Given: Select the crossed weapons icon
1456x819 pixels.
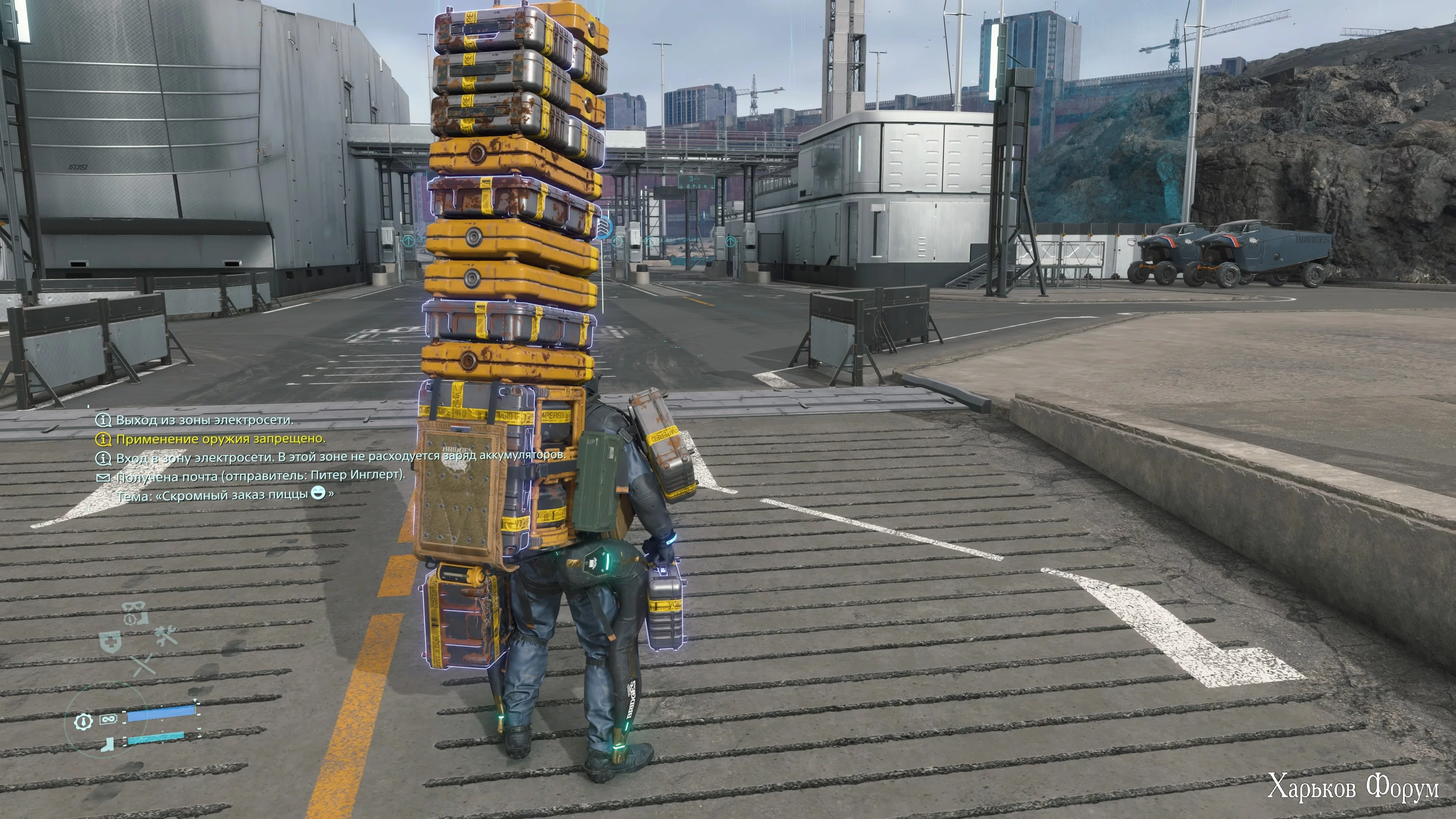Looking at the screenshot, I should (x=144, y=665).
